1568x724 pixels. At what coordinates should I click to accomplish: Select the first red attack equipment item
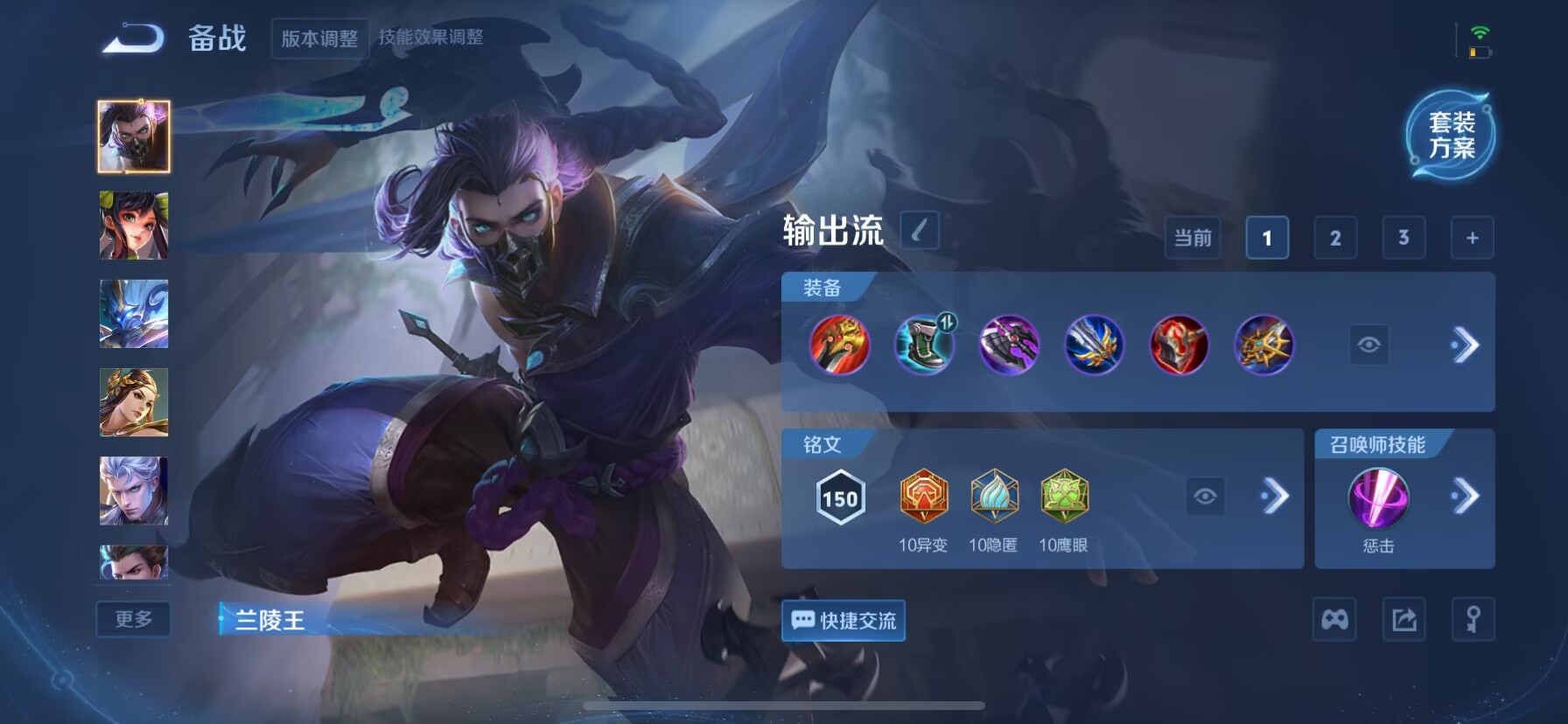838,346
